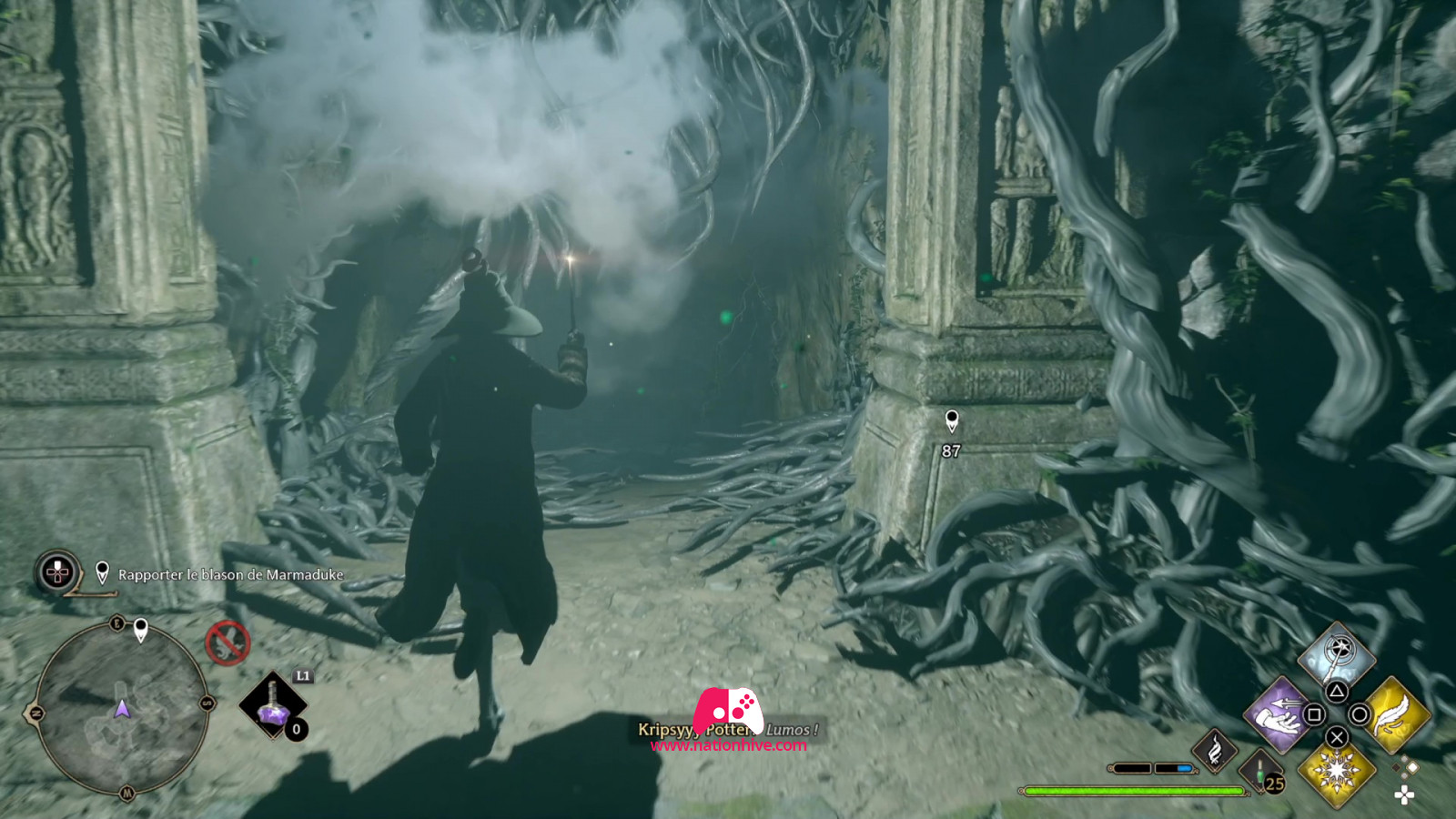Click the Ancient Magic flame icon
This screenshot has width=1456, height=819.
pos(1215,753)
